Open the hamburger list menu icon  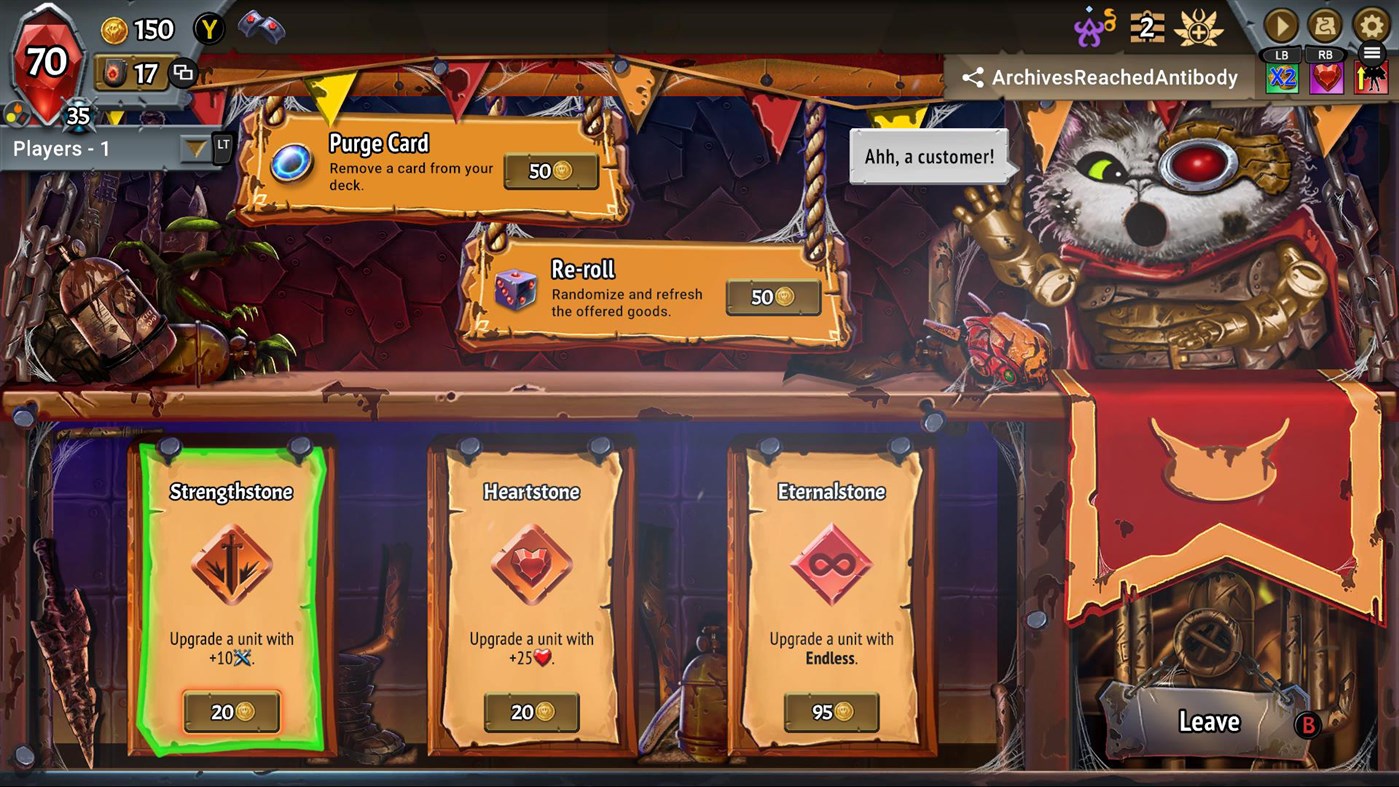[x=1371, y=54]
